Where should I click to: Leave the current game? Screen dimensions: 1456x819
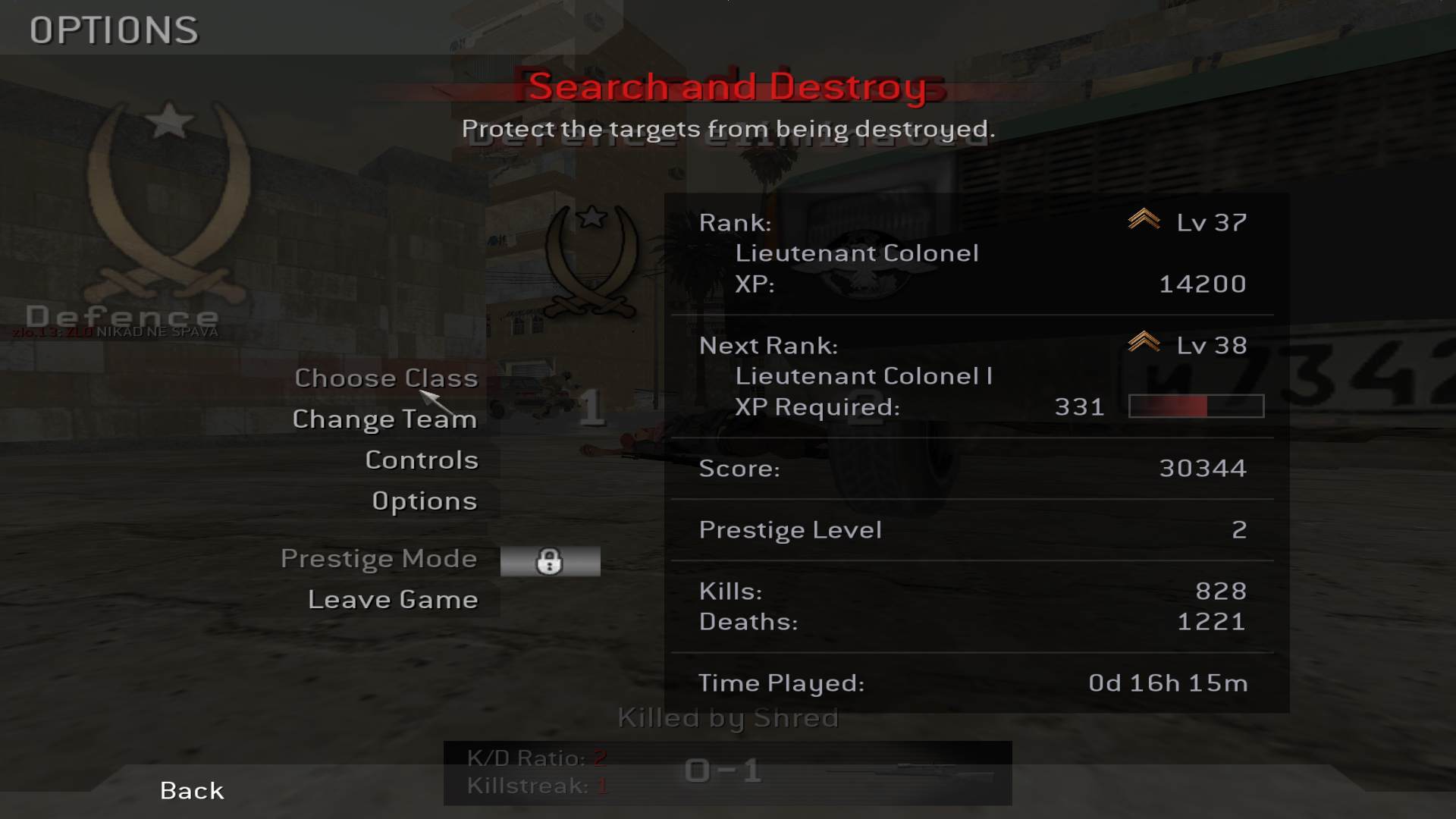[x=393, y=600]
